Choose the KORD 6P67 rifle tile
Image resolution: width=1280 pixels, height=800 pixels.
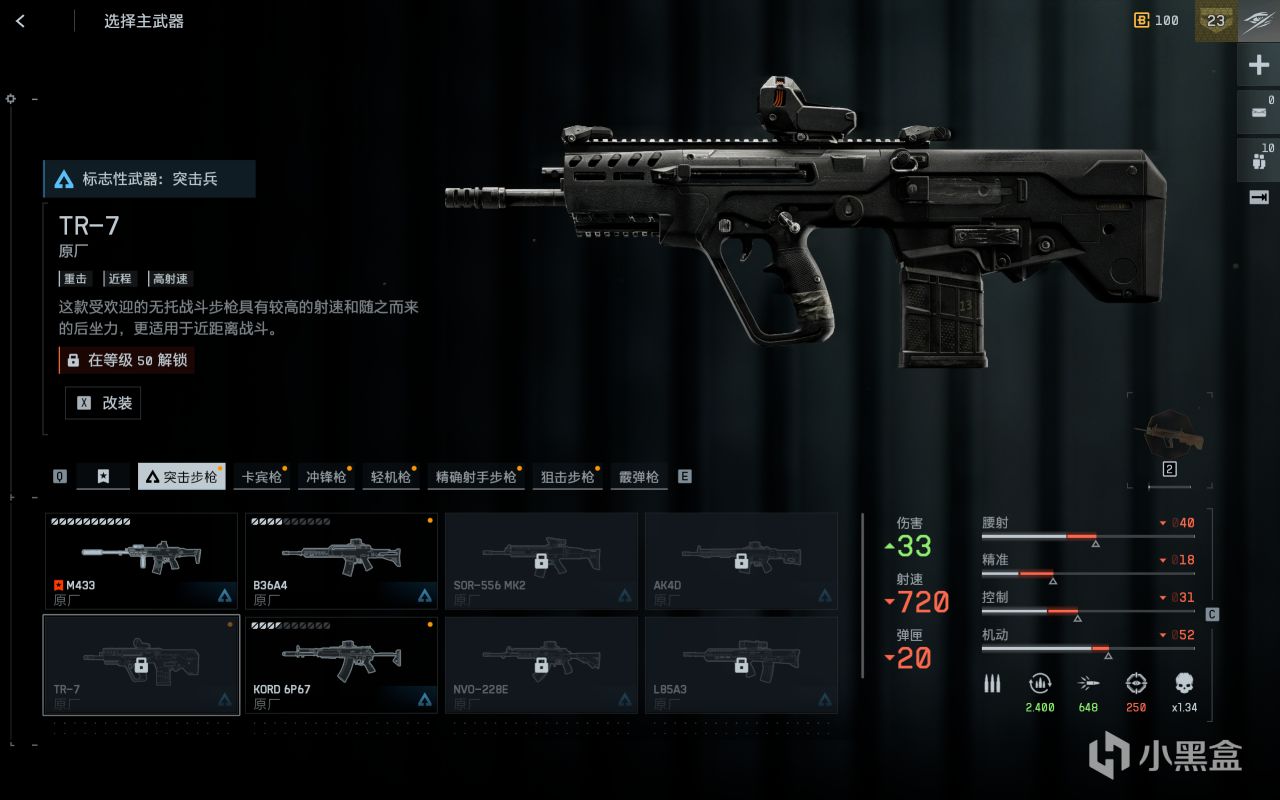(x=341, y=665)
